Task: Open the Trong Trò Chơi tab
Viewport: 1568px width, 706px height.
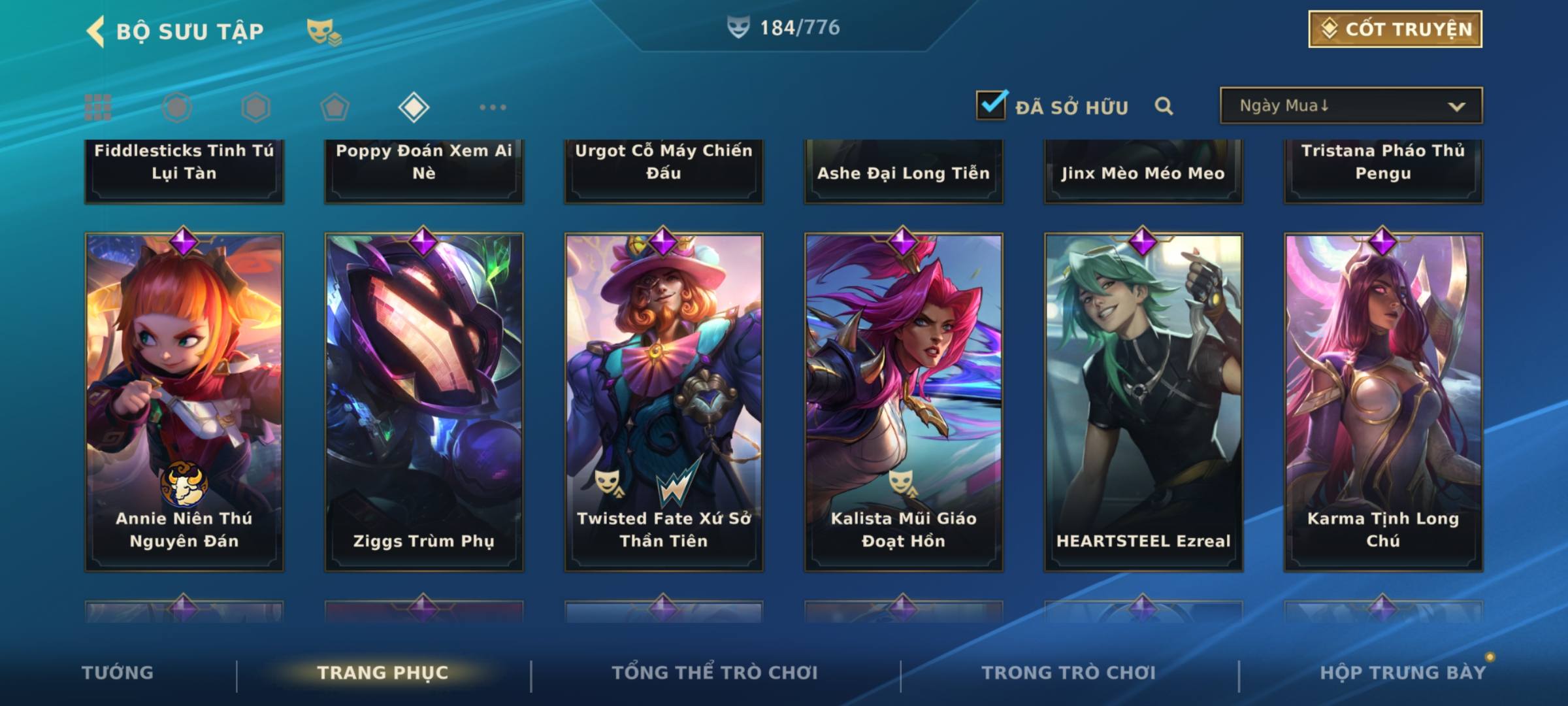Action: [x=1069, y=673]
